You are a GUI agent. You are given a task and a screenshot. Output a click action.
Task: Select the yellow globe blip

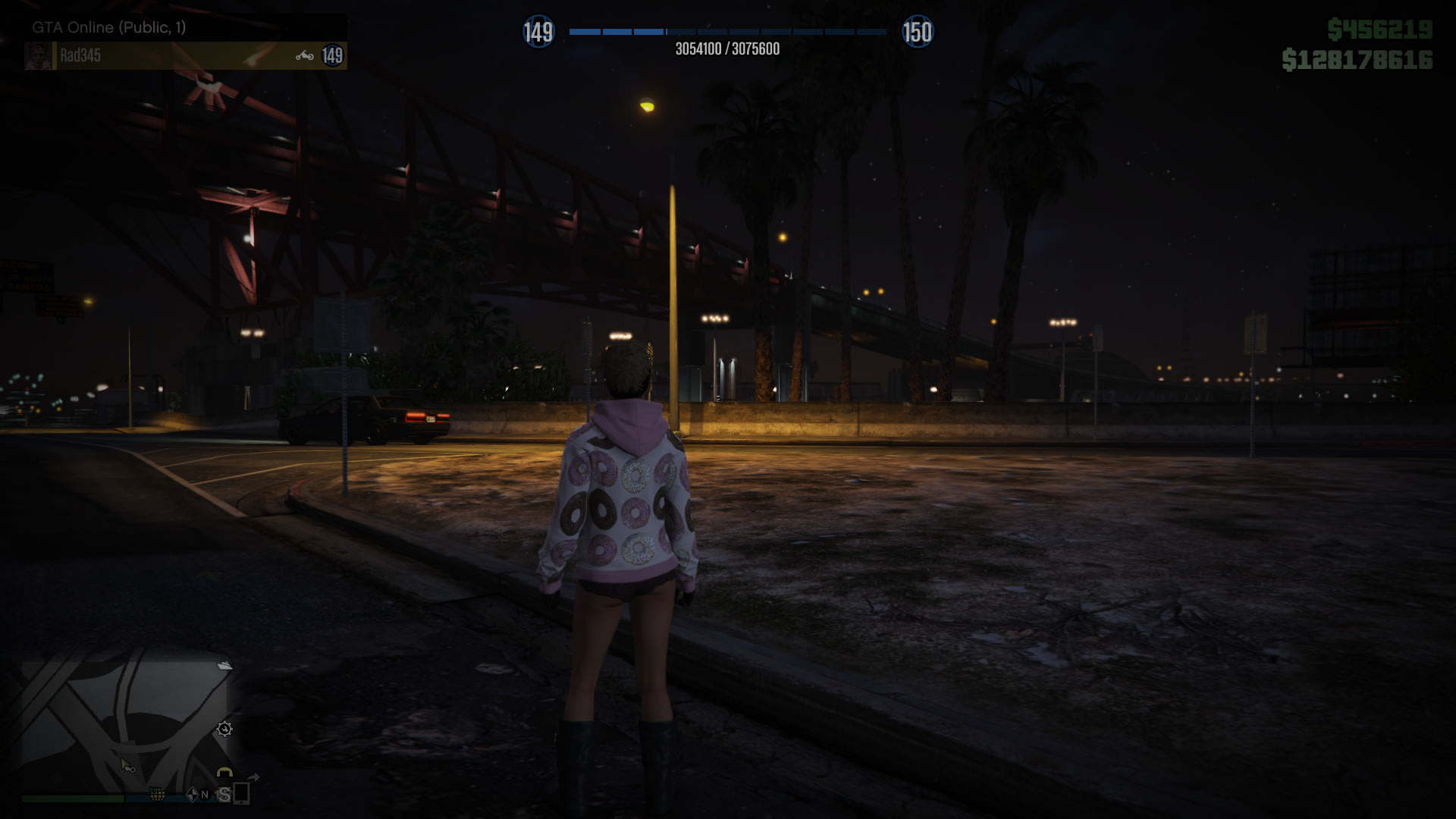tap(158, 794)
